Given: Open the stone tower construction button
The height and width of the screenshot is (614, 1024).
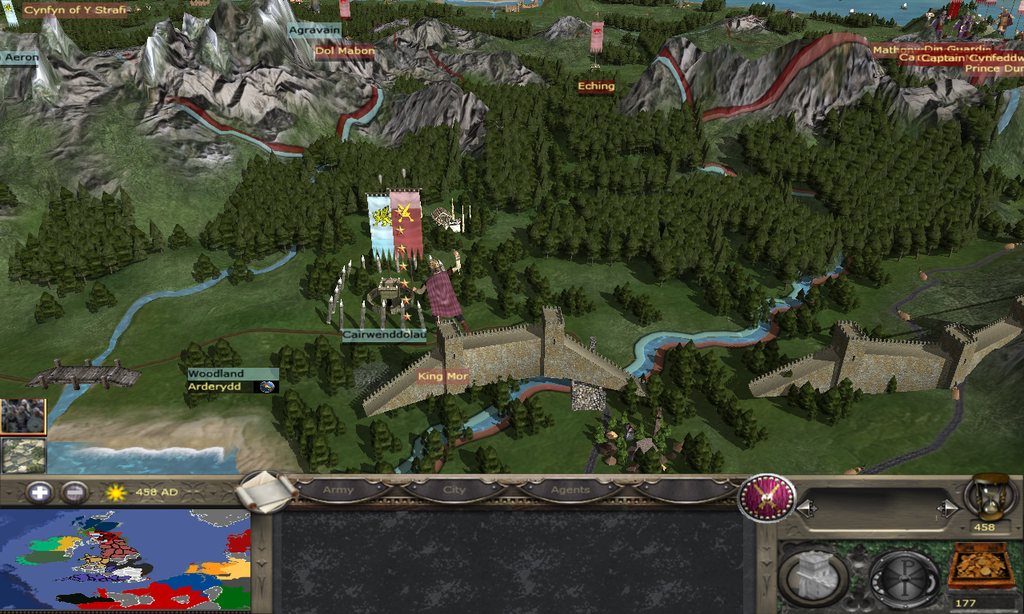Looking at the screenshot, I should click(812, 578).
